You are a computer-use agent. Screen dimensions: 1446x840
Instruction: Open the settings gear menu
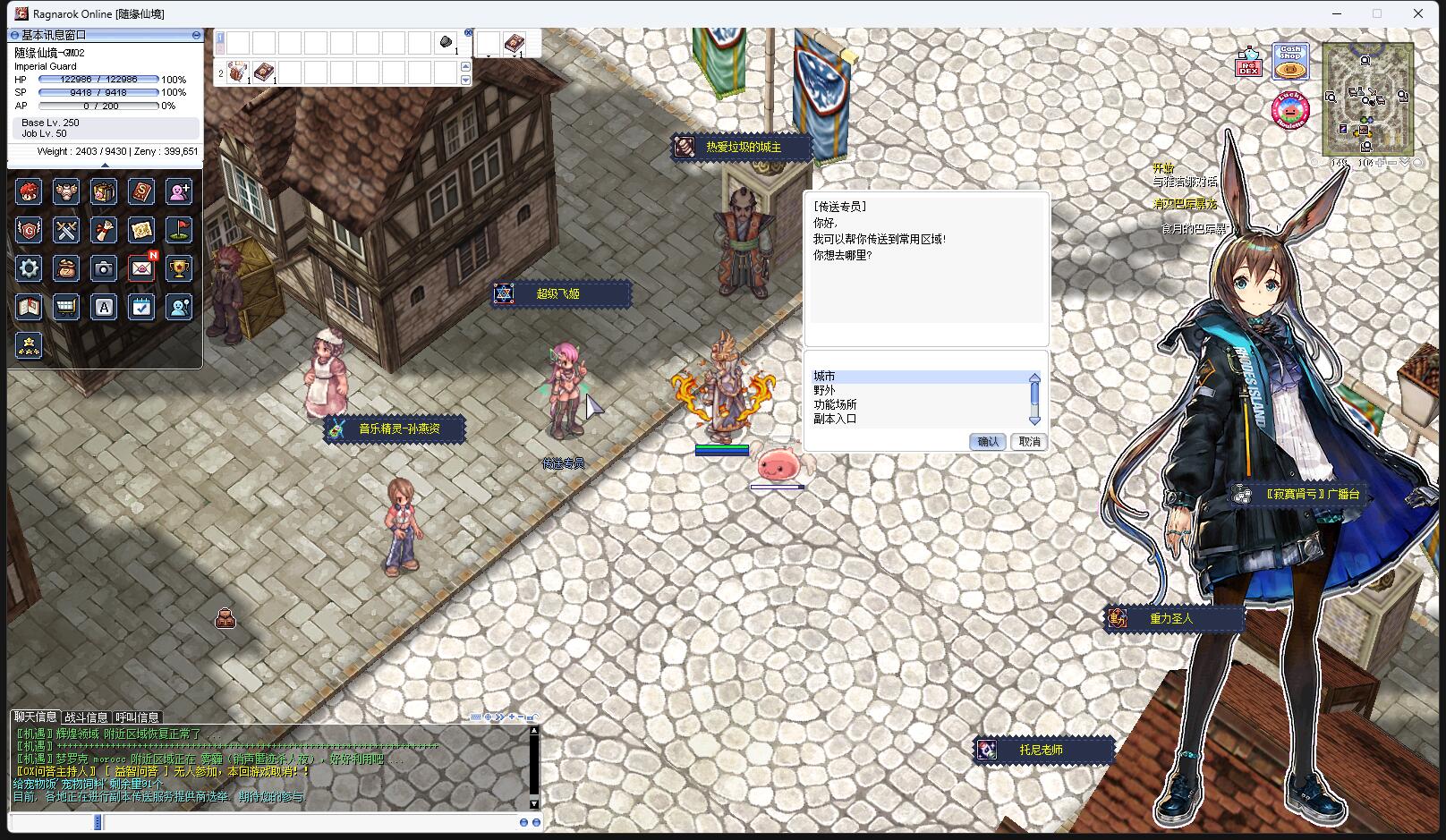[x=29, y=268]
